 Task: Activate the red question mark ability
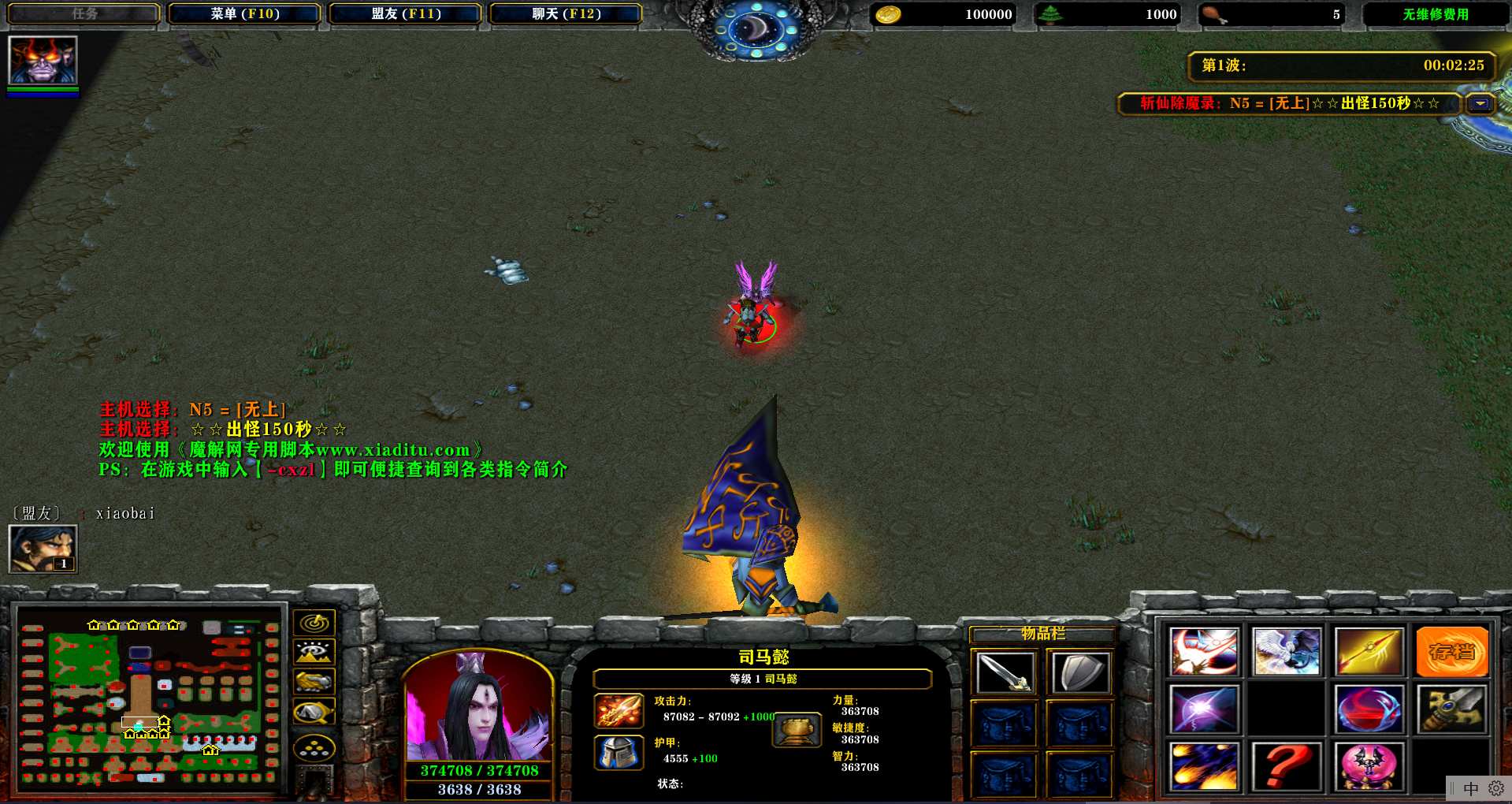[x=1287, y=766]
